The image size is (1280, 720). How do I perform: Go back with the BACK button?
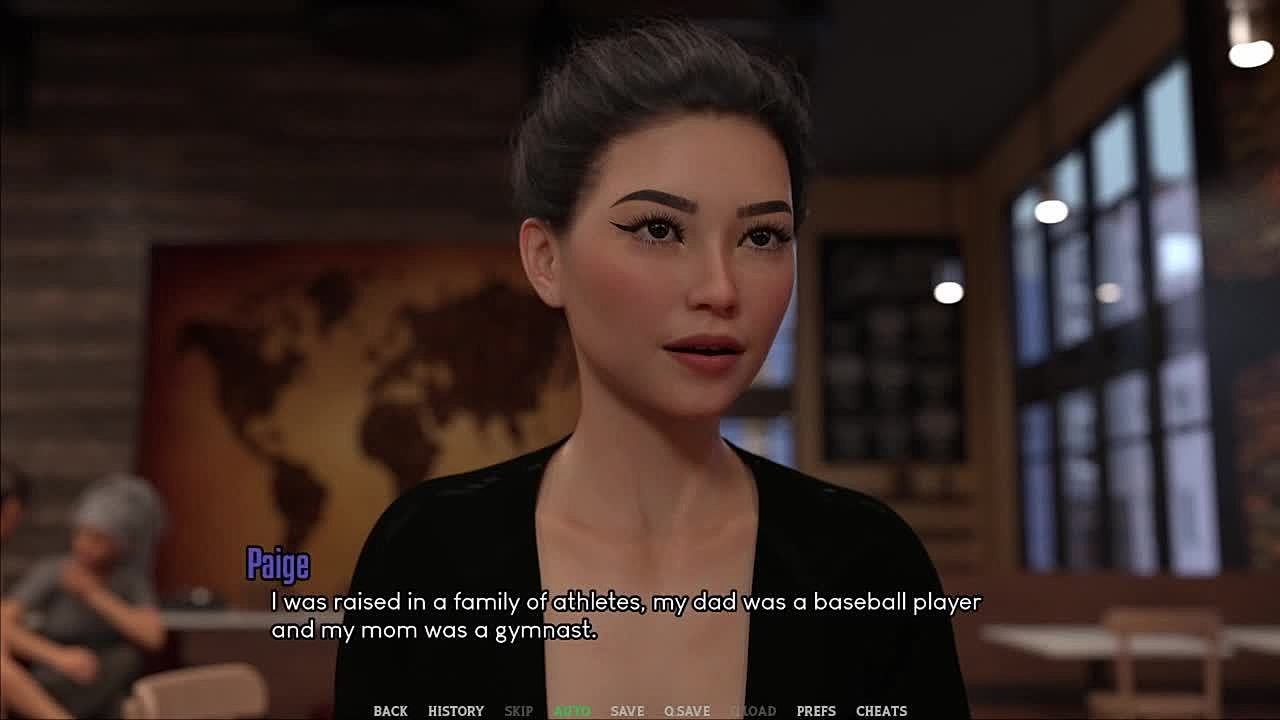(x=390, y=711)
